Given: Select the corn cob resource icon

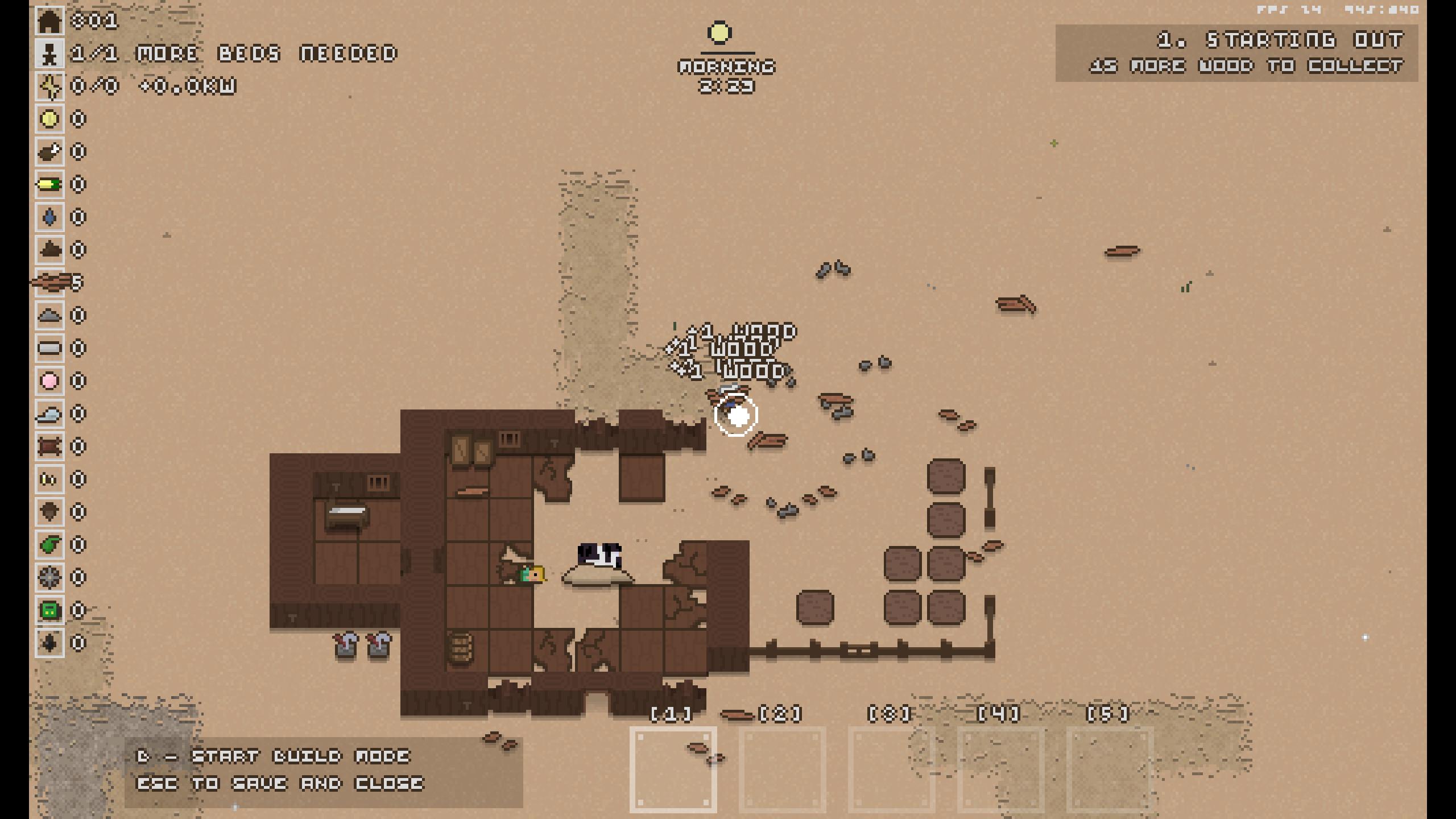Looking at the screenshot, I should 49,185.
